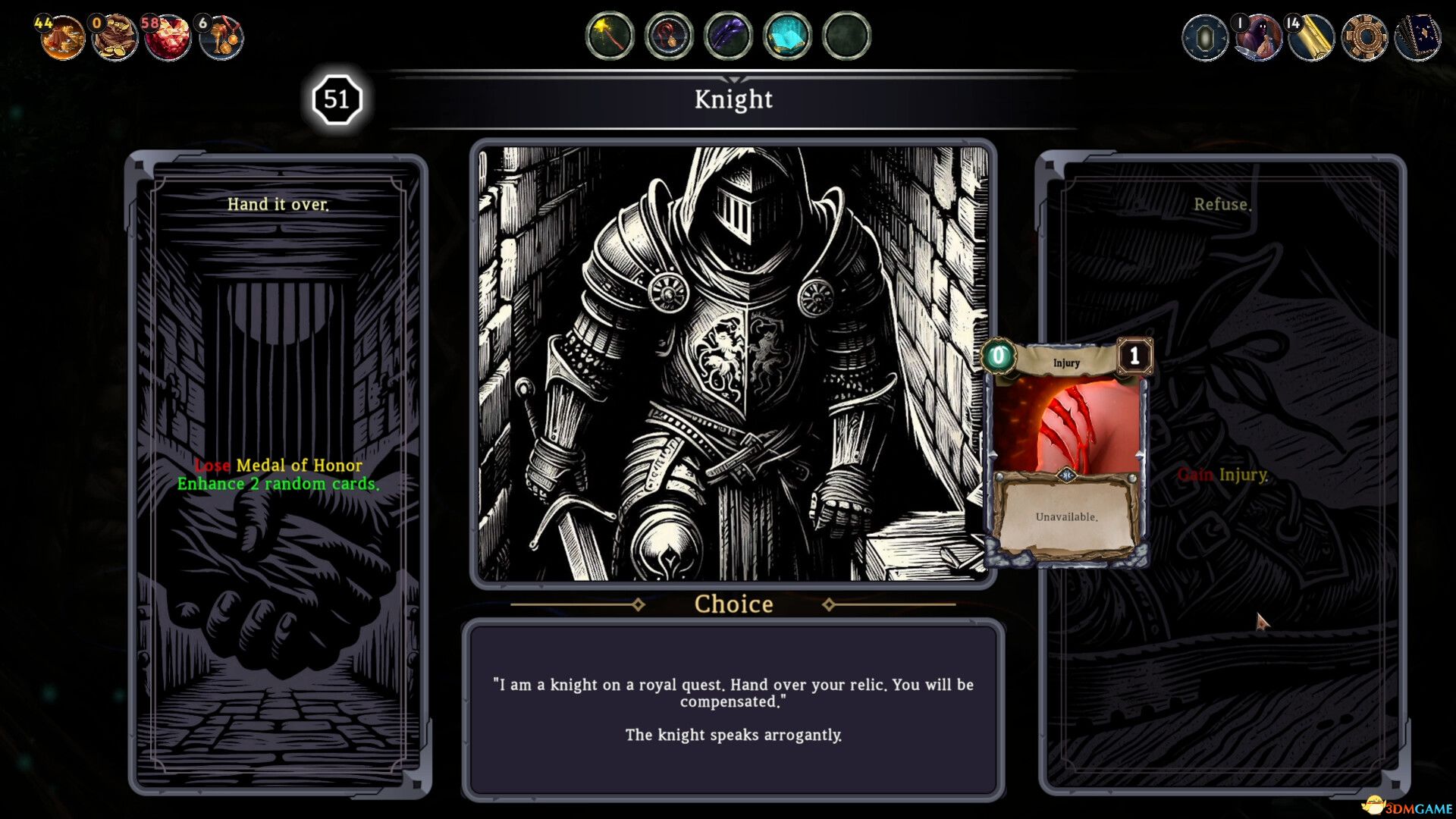Select the purple feather relic
The height and width of the screenshot is (819, 1456).
point(728,36)
